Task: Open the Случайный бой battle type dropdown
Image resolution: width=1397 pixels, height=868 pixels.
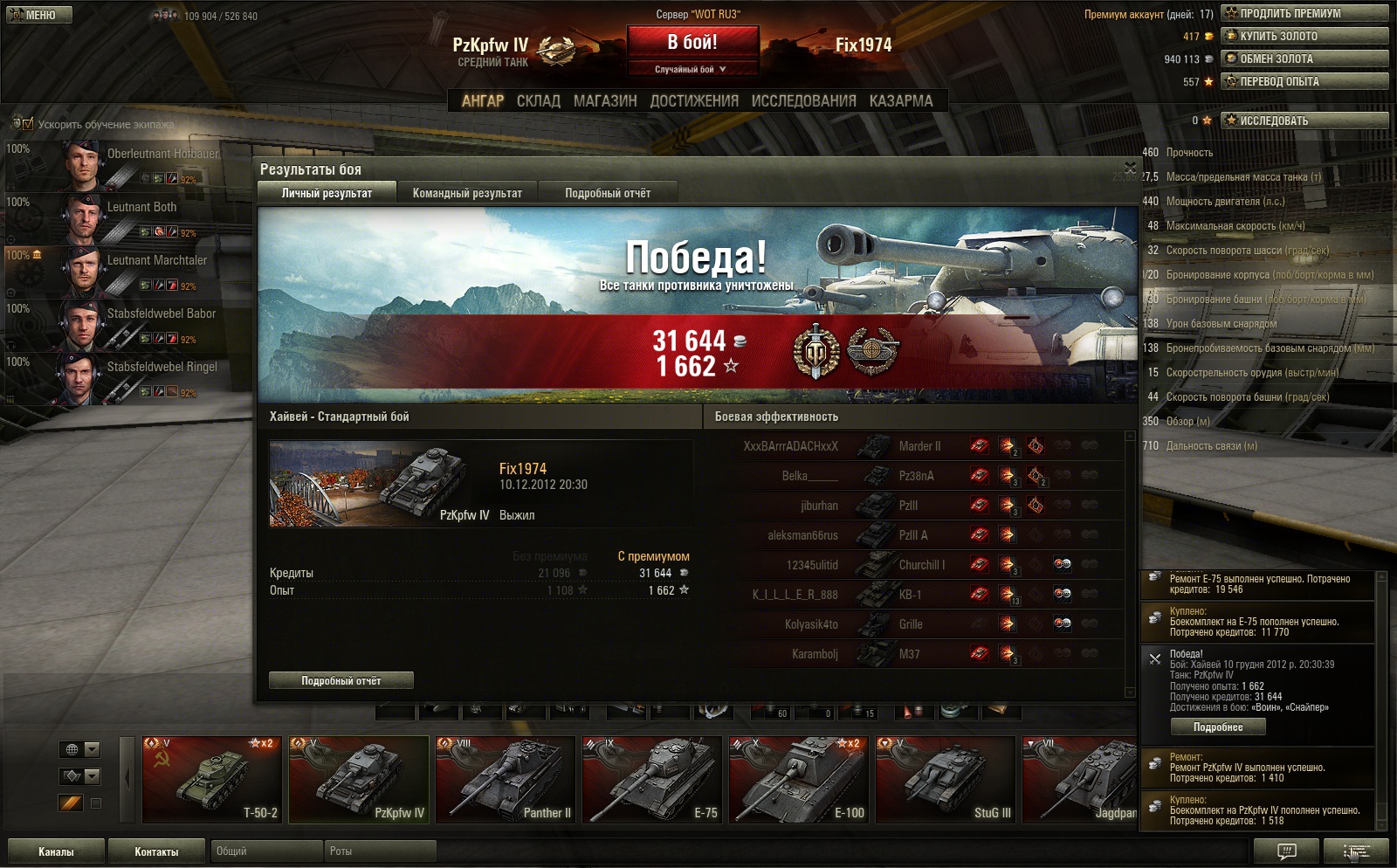Action: click(692, 69)
